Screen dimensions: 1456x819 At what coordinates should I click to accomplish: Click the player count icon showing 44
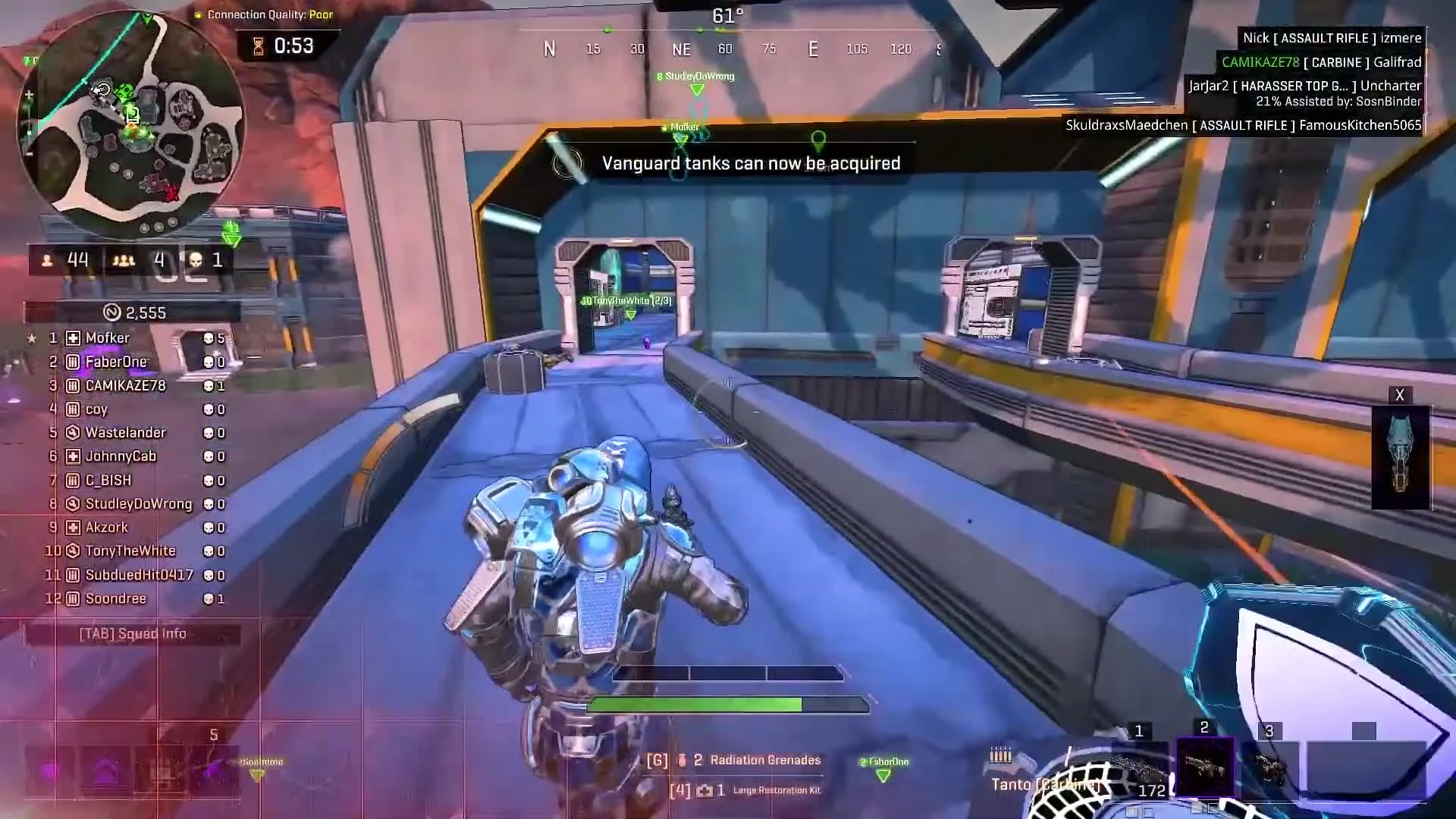tap(47, 259)
